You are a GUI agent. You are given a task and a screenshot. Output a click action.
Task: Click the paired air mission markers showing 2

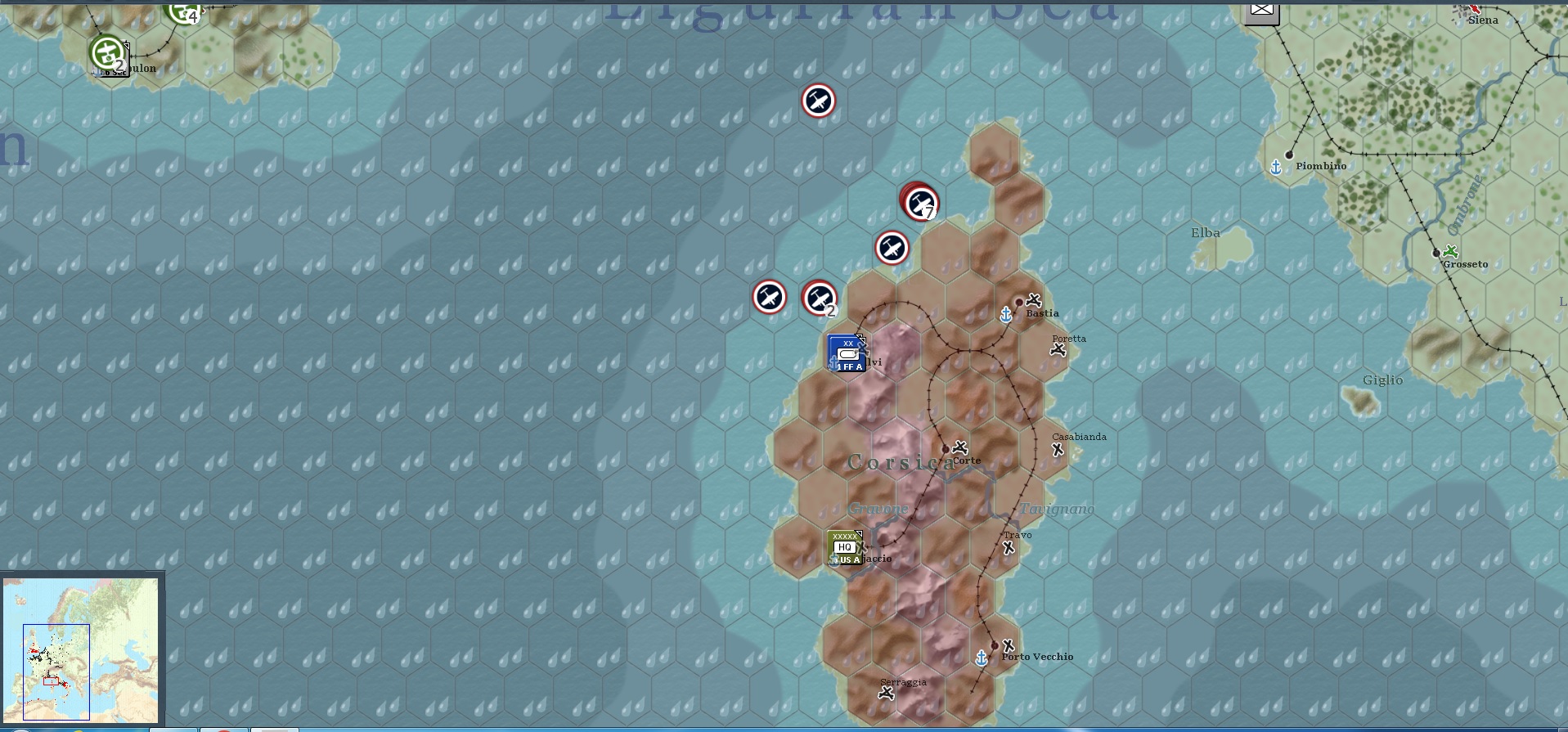coord(820,299)
